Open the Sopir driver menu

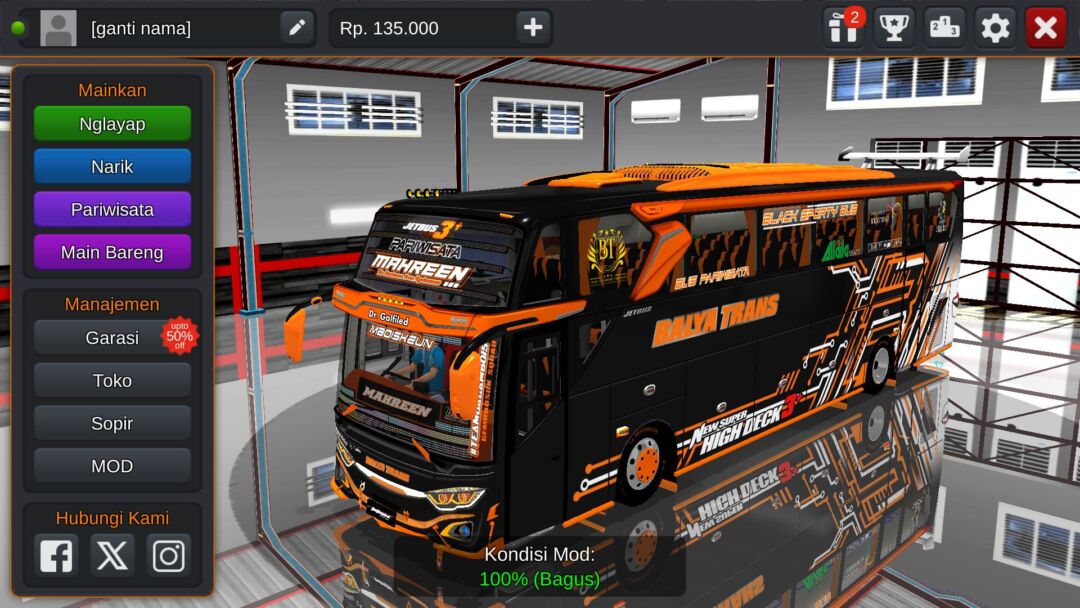point(112,424)
